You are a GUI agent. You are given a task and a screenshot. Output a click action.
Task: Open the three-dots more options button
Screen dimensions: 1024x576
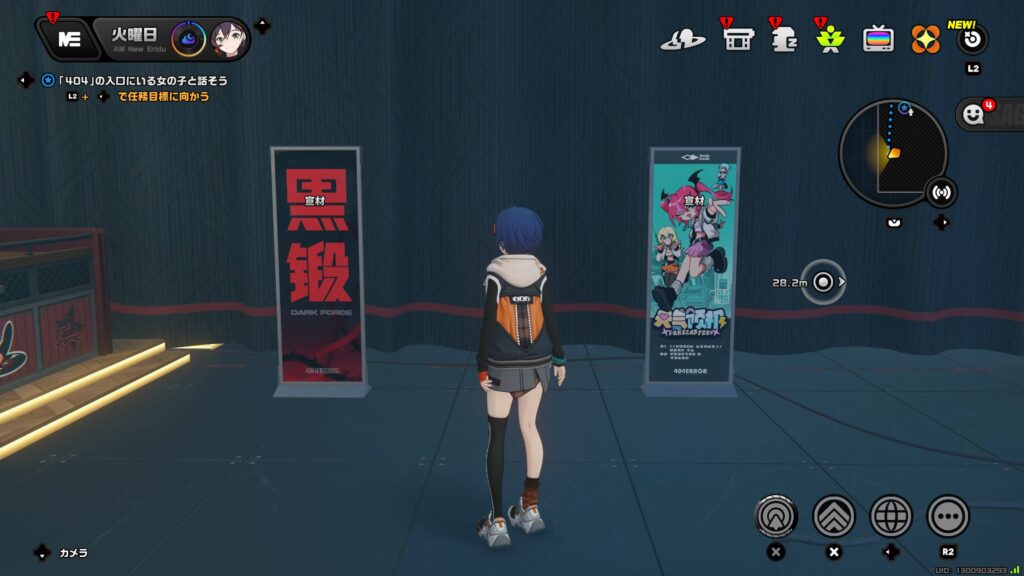[x=948, y=516]
